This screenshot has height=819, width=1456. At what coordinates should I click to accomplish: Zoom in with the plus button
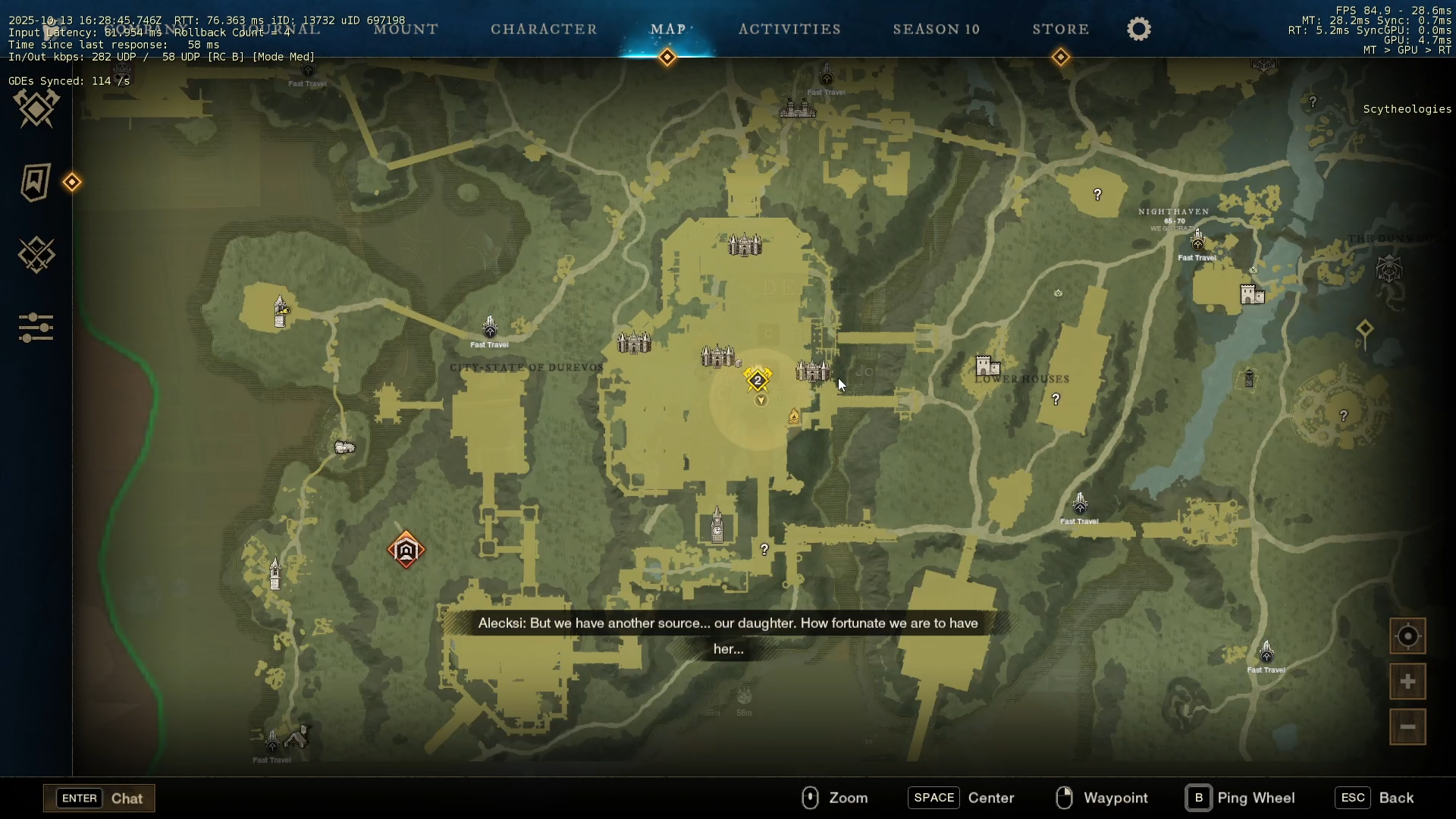point(1407,682)
